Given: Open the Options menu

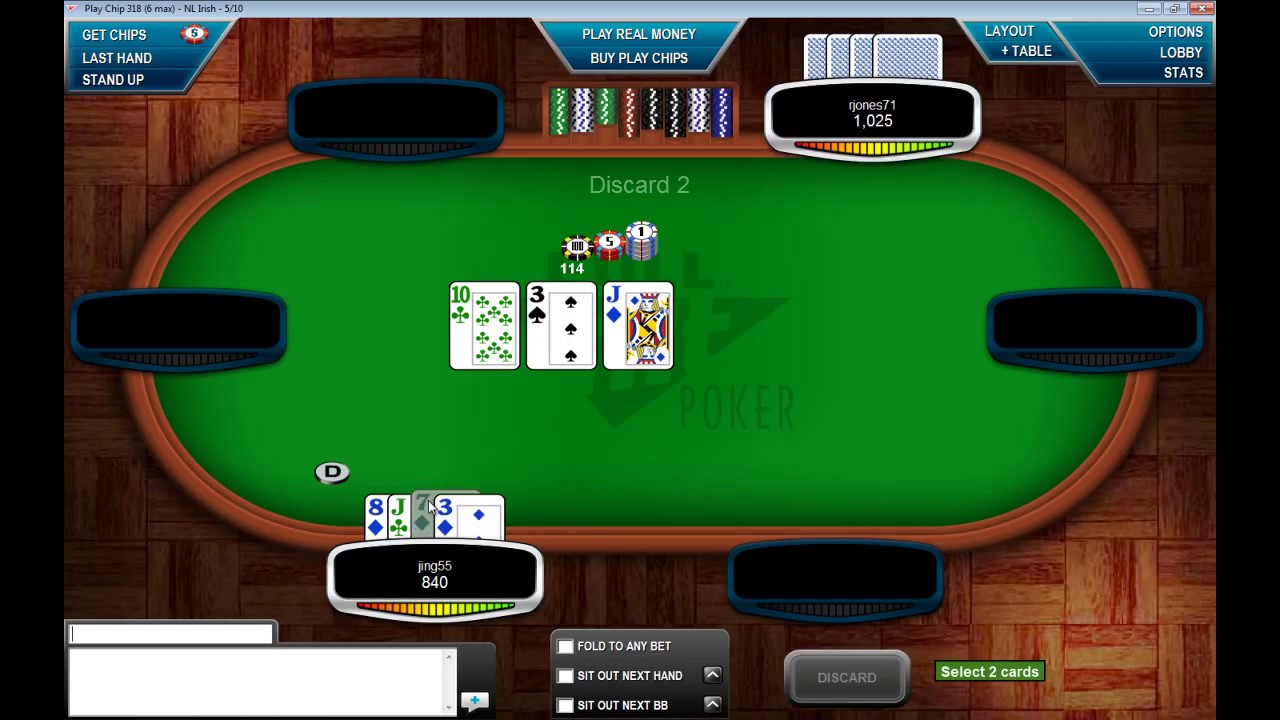Looking at the screenshot, I should [x=1175, y=32].
